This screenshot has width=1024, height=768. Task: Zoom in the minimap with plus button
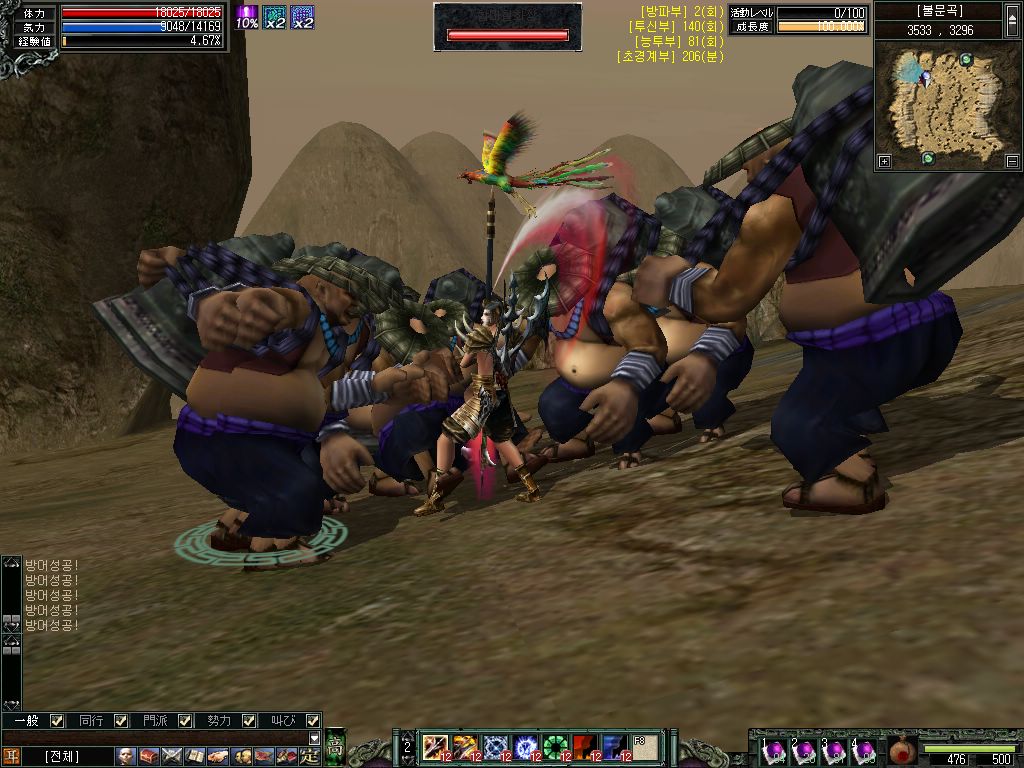click(884, 161)
